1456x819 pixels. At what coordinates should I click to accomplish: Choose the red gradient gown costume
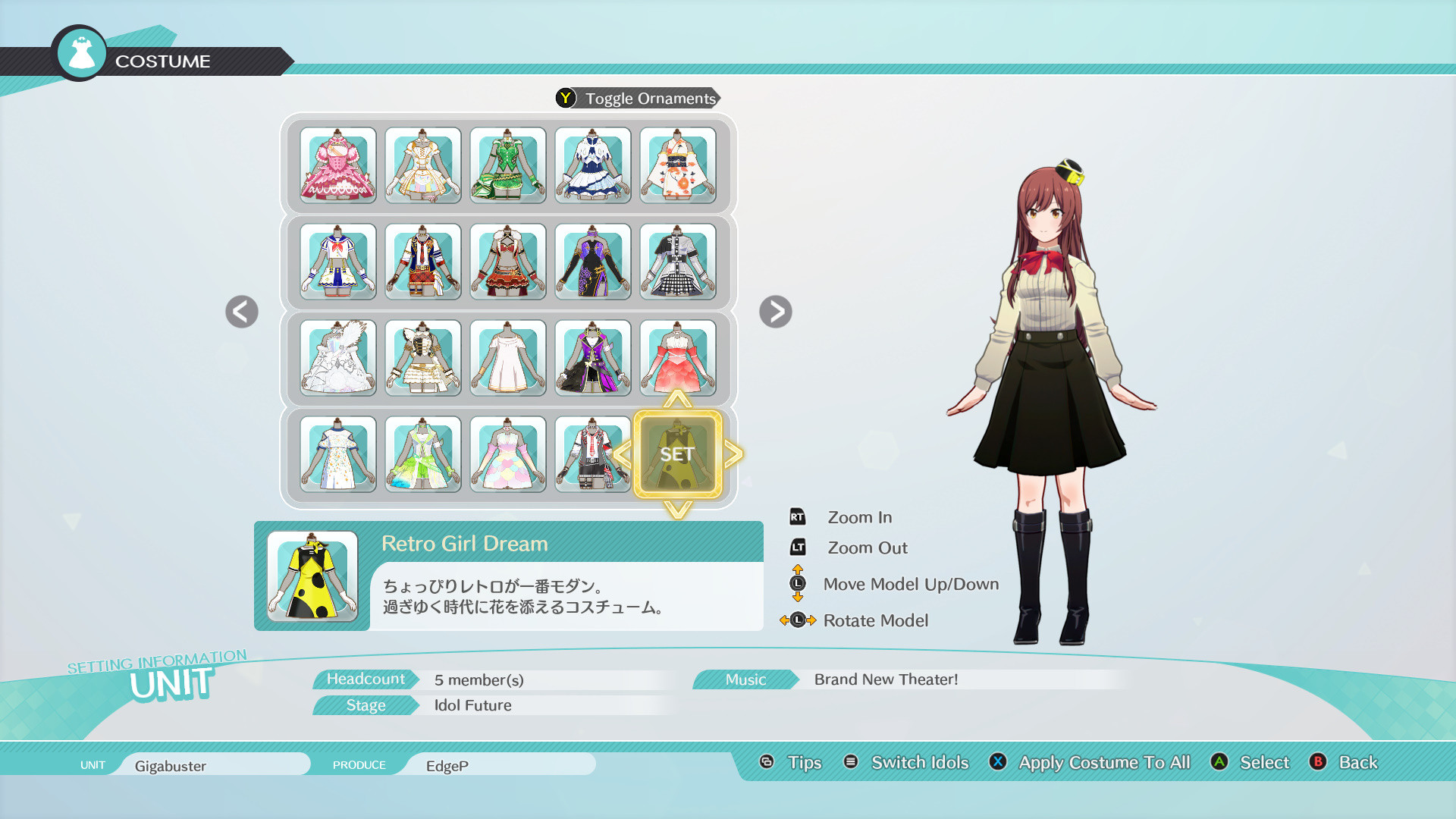pyautogui.click(x=677, y=358)
